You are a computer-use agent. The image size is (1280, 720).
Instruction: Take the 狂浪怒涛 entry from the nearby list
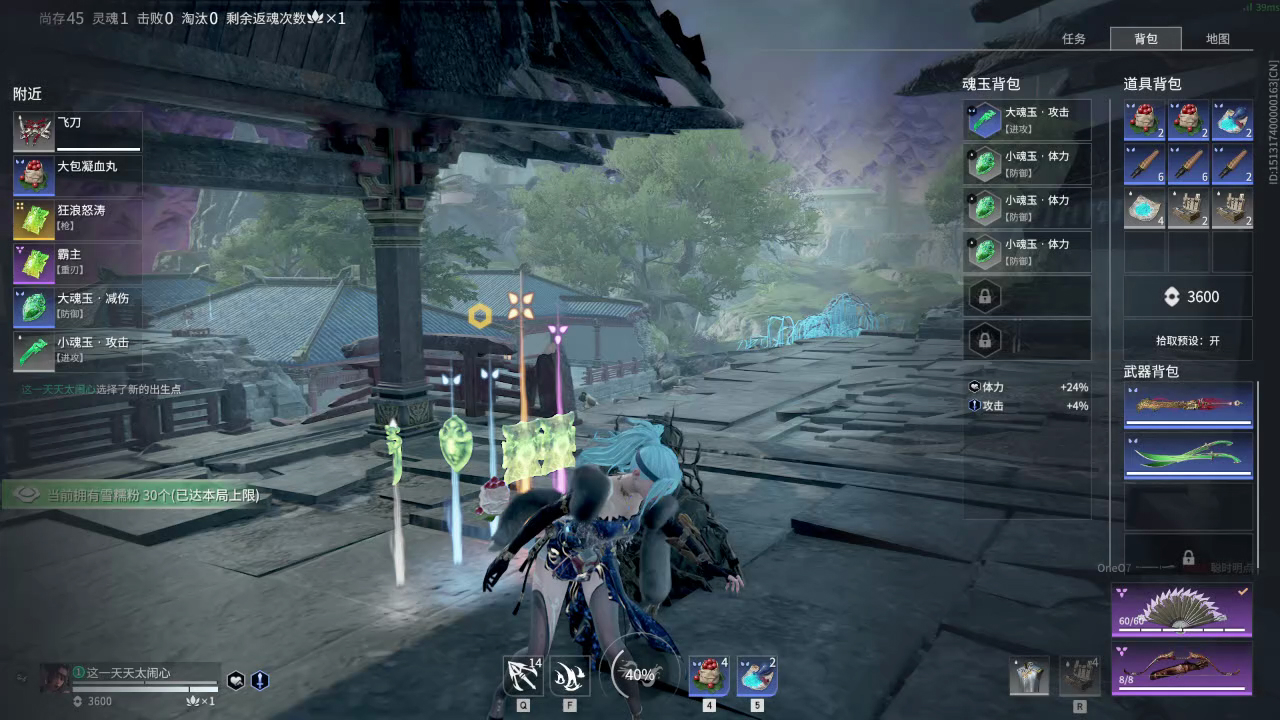pyautogui.click(x=78, y=219)
